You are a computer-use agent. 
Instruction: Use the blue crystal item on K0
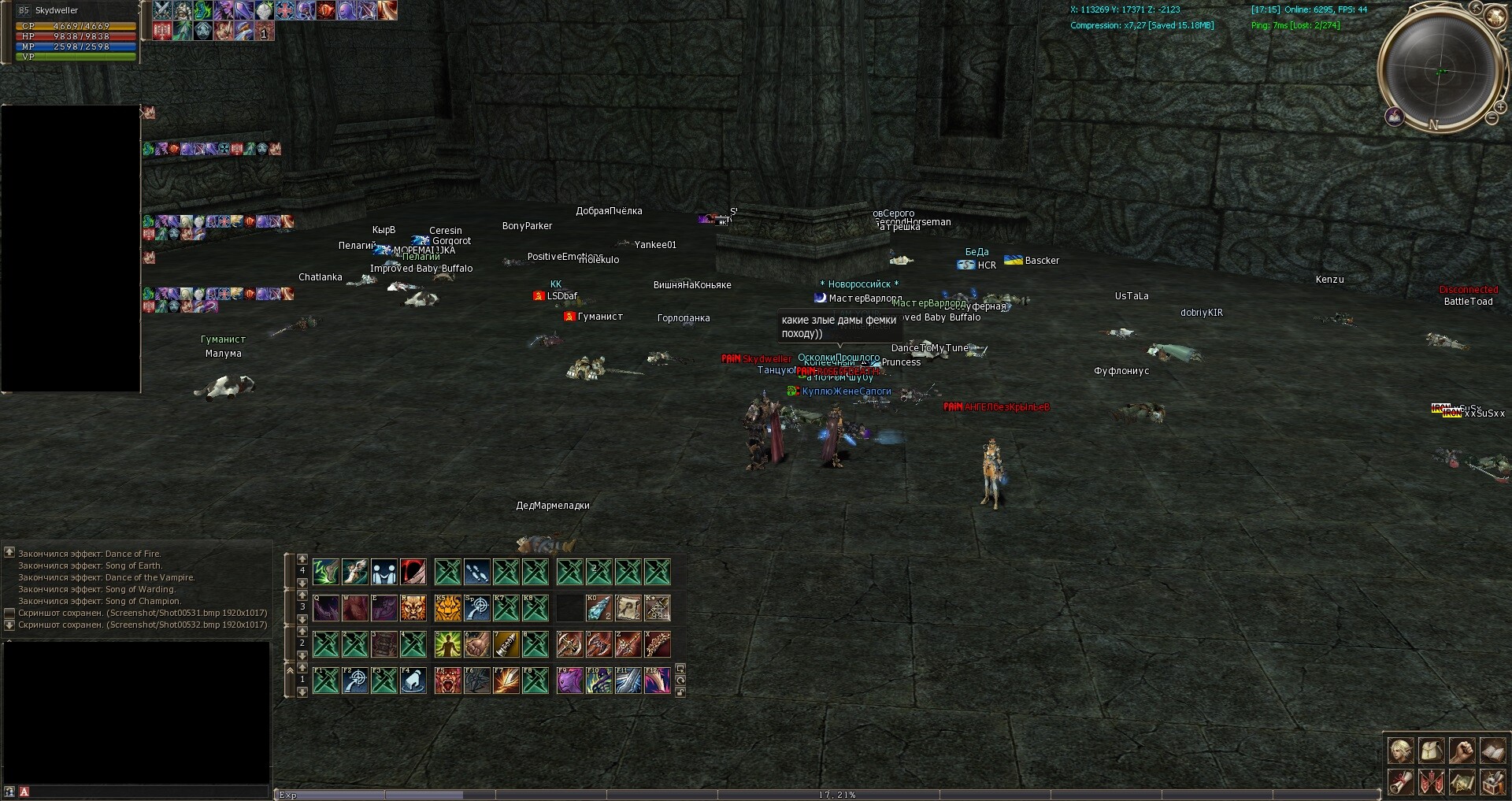pos(598,607)
